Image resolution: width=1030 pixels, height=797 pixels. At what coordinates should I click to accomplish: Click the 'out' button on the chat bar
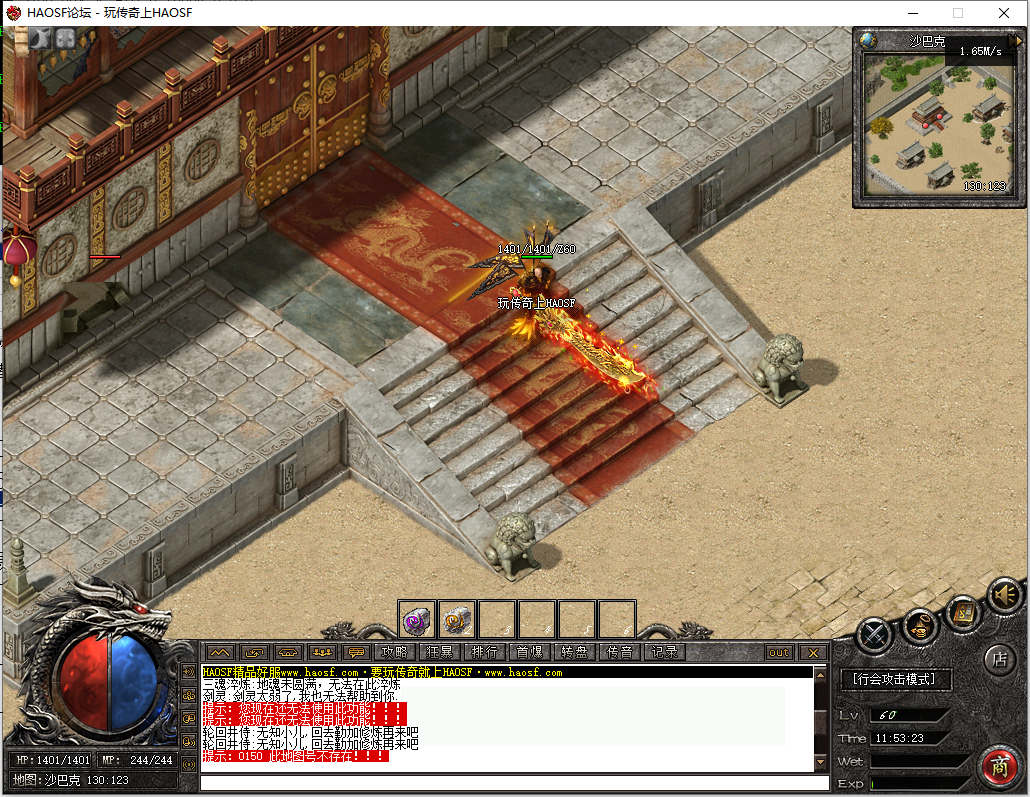coord(779,652)
